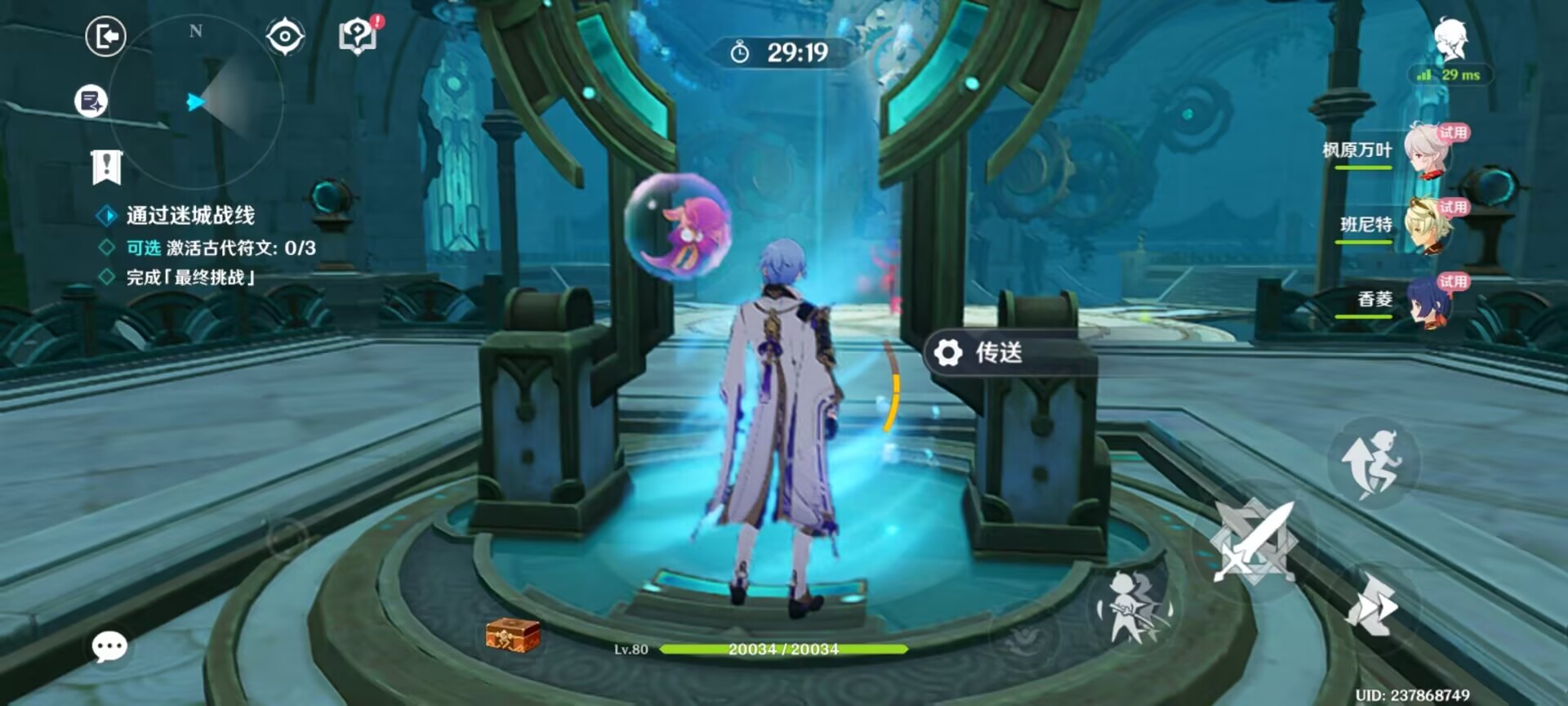This screenshot has width=1568, height=706.
Task: Expand the quest objective 通过迷城战线
Action: [188, 217]
